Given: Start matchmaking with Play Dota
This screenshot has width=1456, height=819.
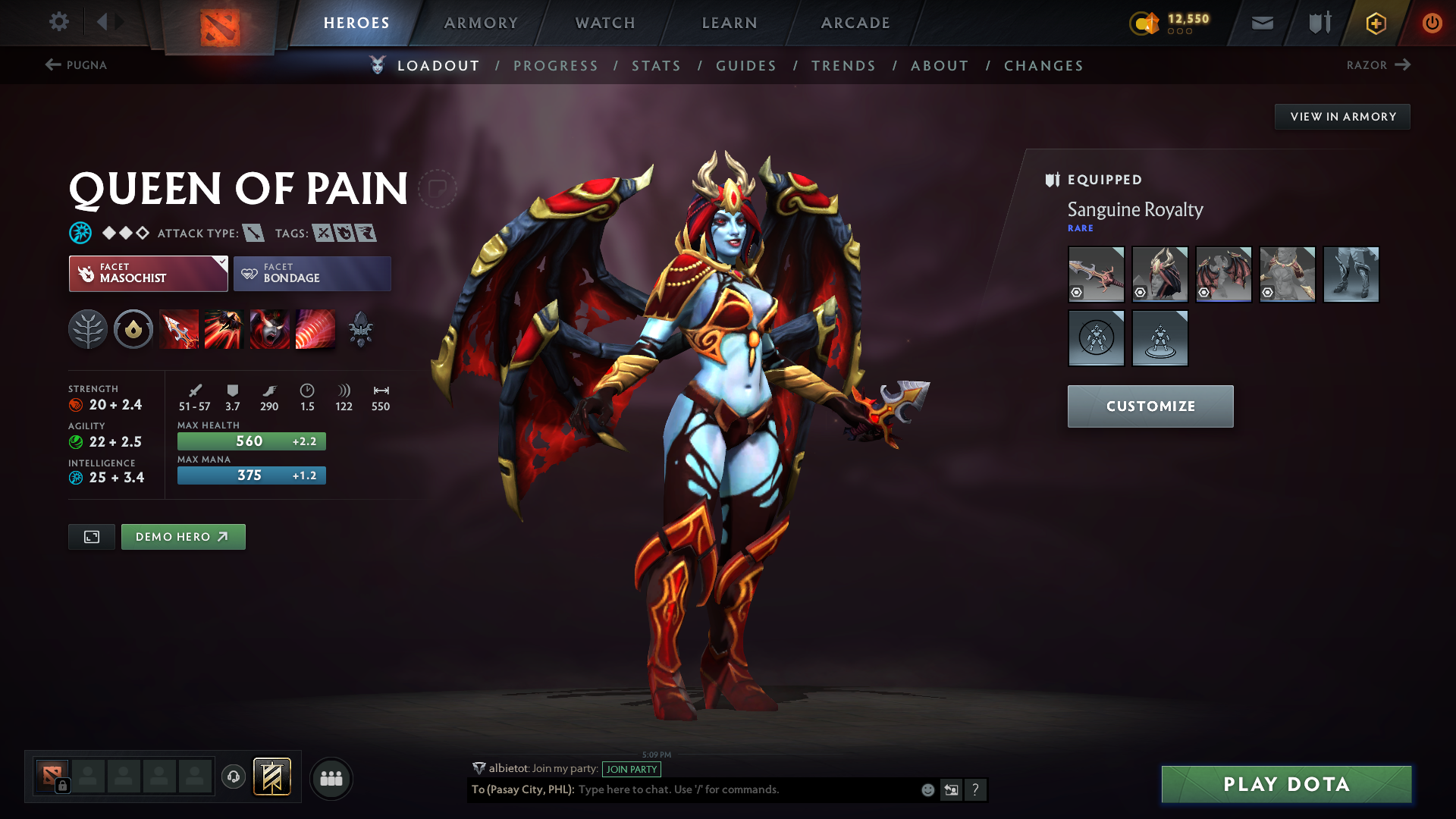Looking at the screenshot, I should (x=1286, y=784).
